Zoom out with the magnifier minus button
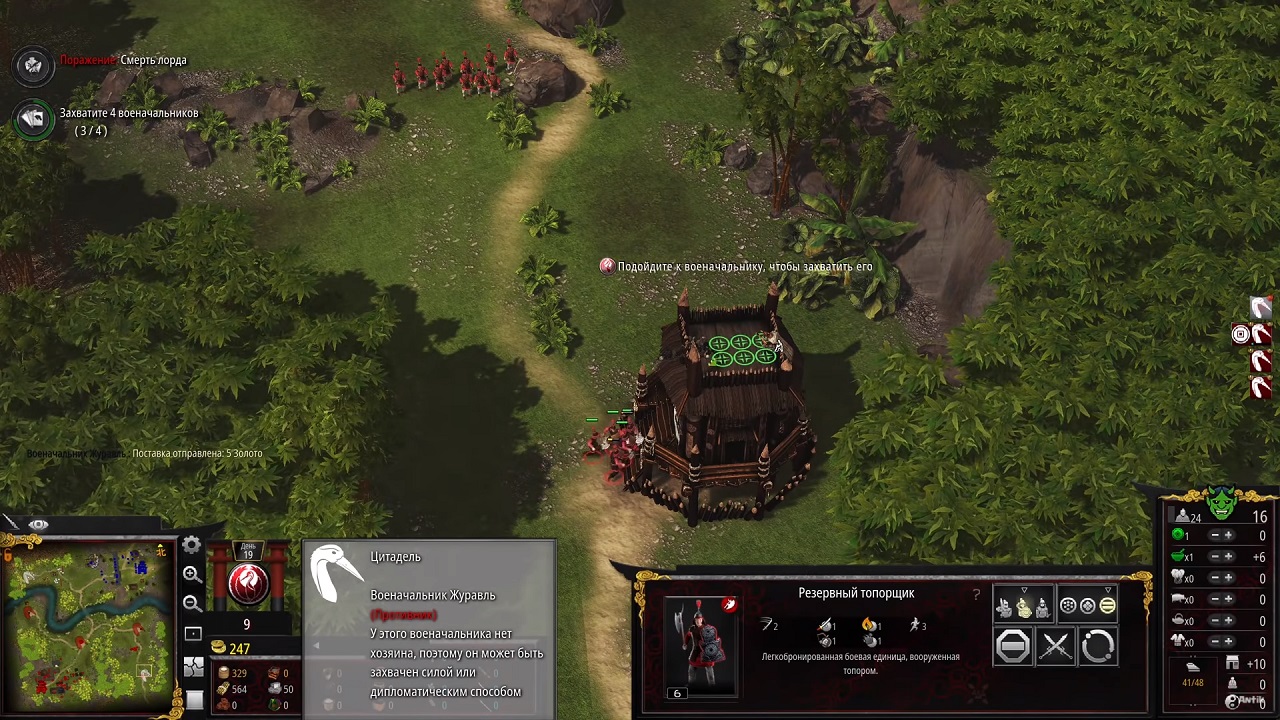1280x720 pixels. tap(192, 603)
